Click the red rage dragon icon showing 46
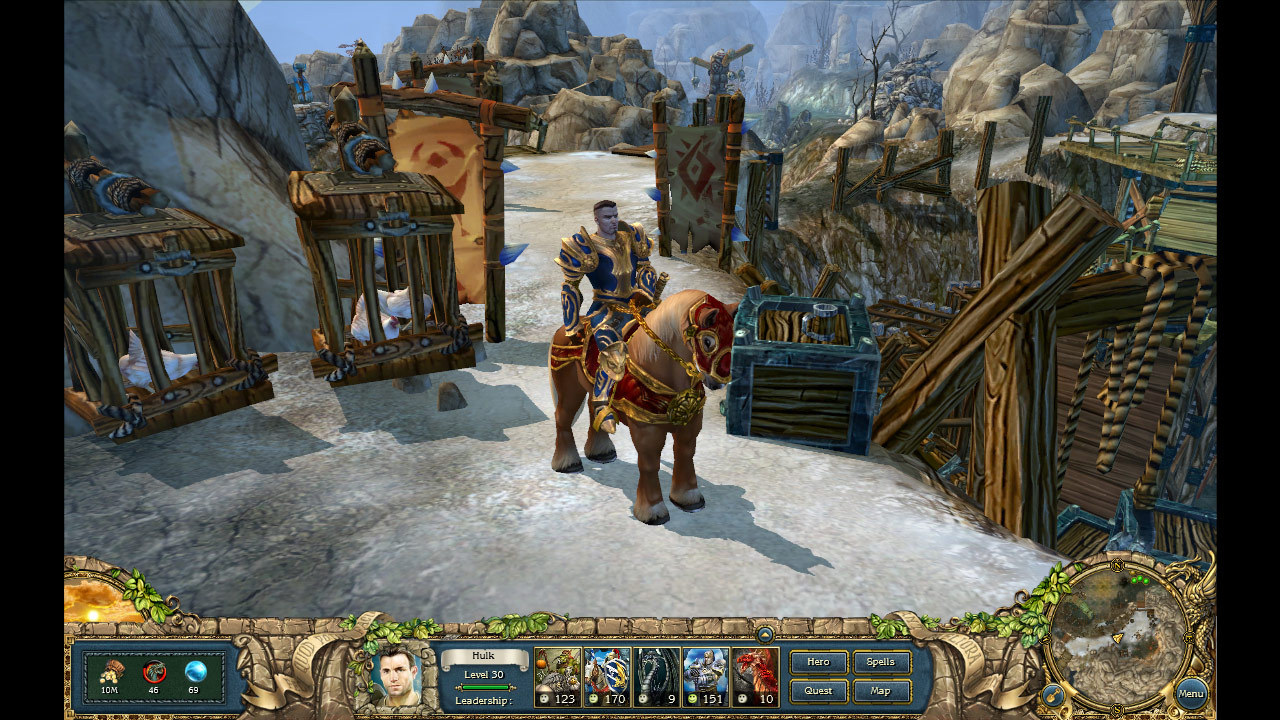Screen dimensions: 1280x720 [x=155, y=671]
